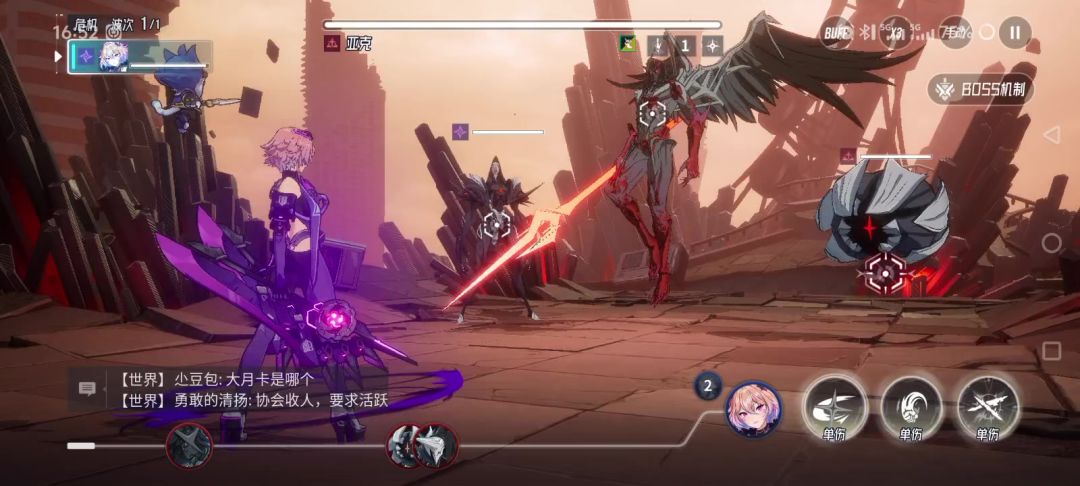Open the BOSS机制 info panel
The width and height of the screenshot is (1080, 486).
click(981, 90)
